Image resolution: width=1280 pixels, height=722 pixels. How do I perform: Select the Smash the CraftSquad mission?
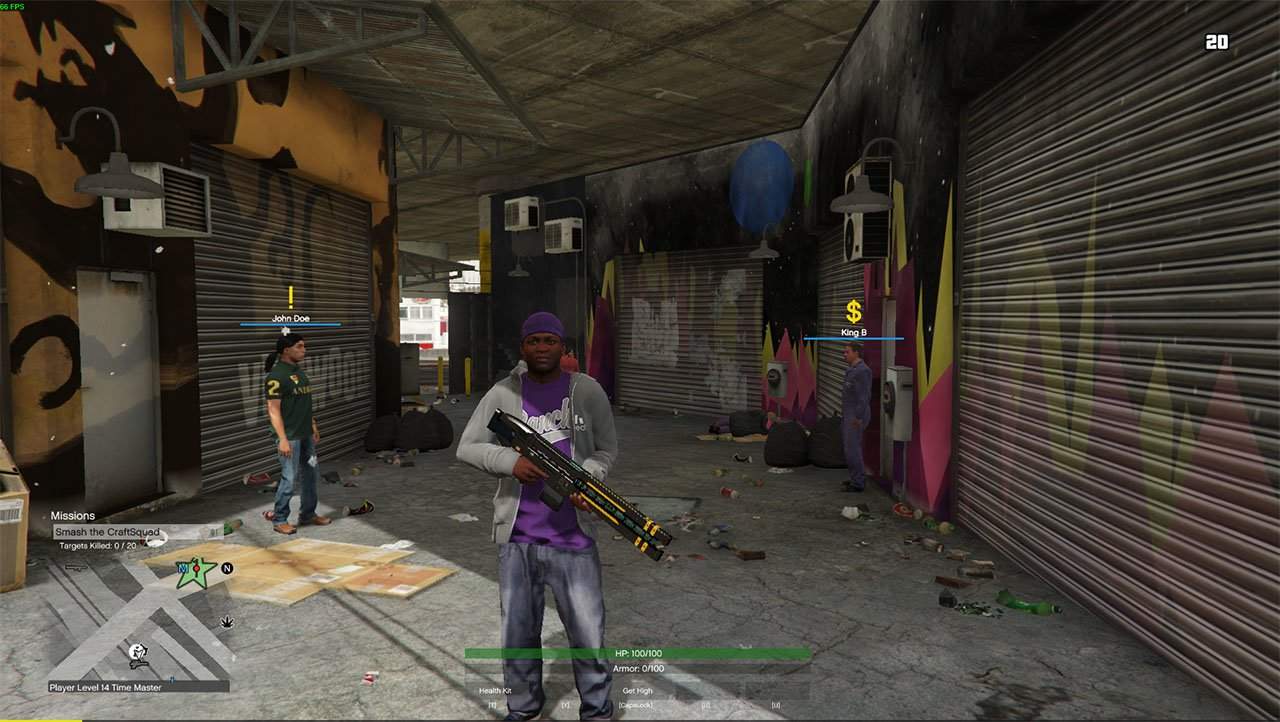point(108,532)
